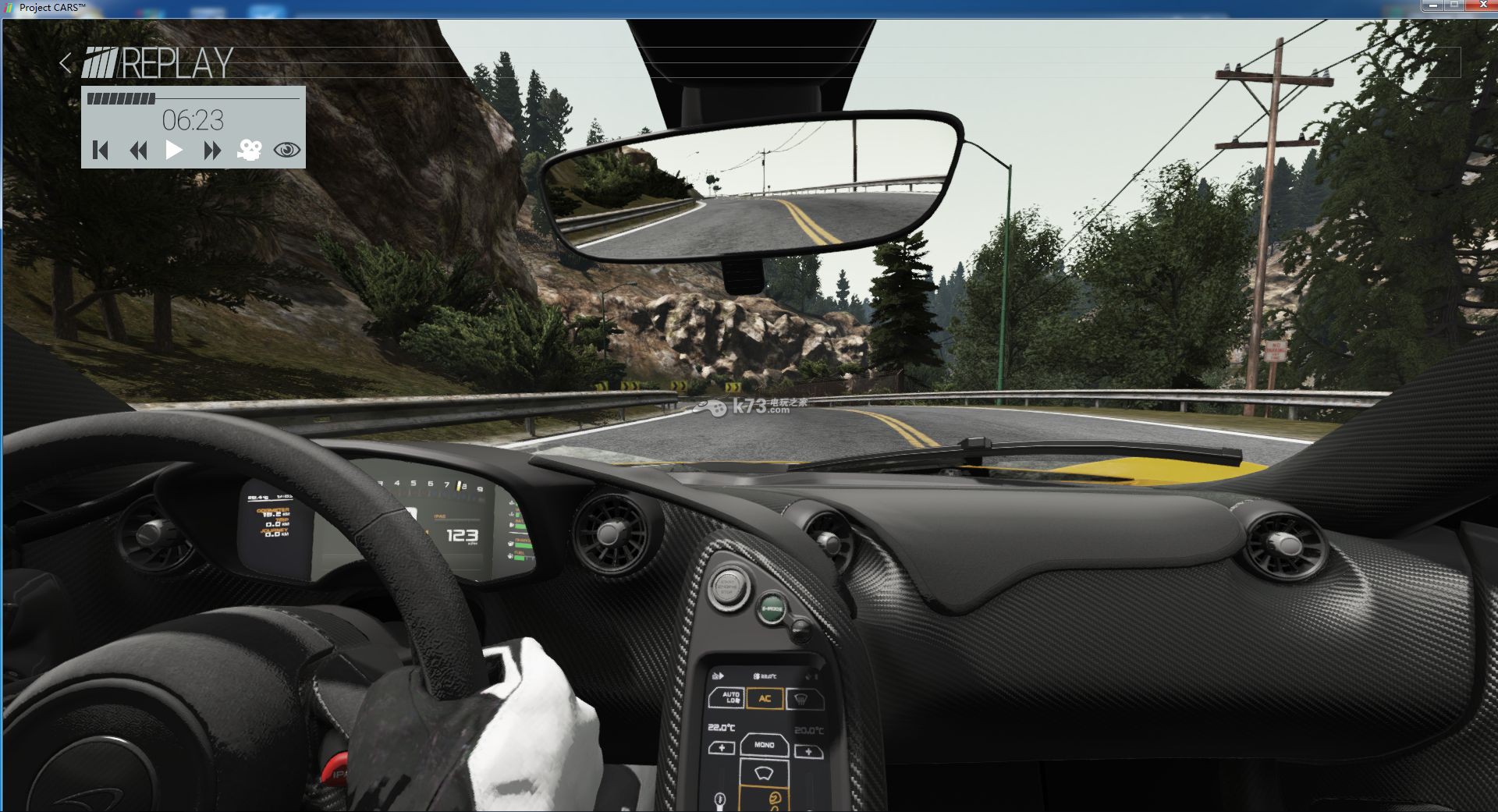Image resolution: width=1498 pixels, height=812 pixels.
Task: Click the replay progress bar
Action: 193,98
